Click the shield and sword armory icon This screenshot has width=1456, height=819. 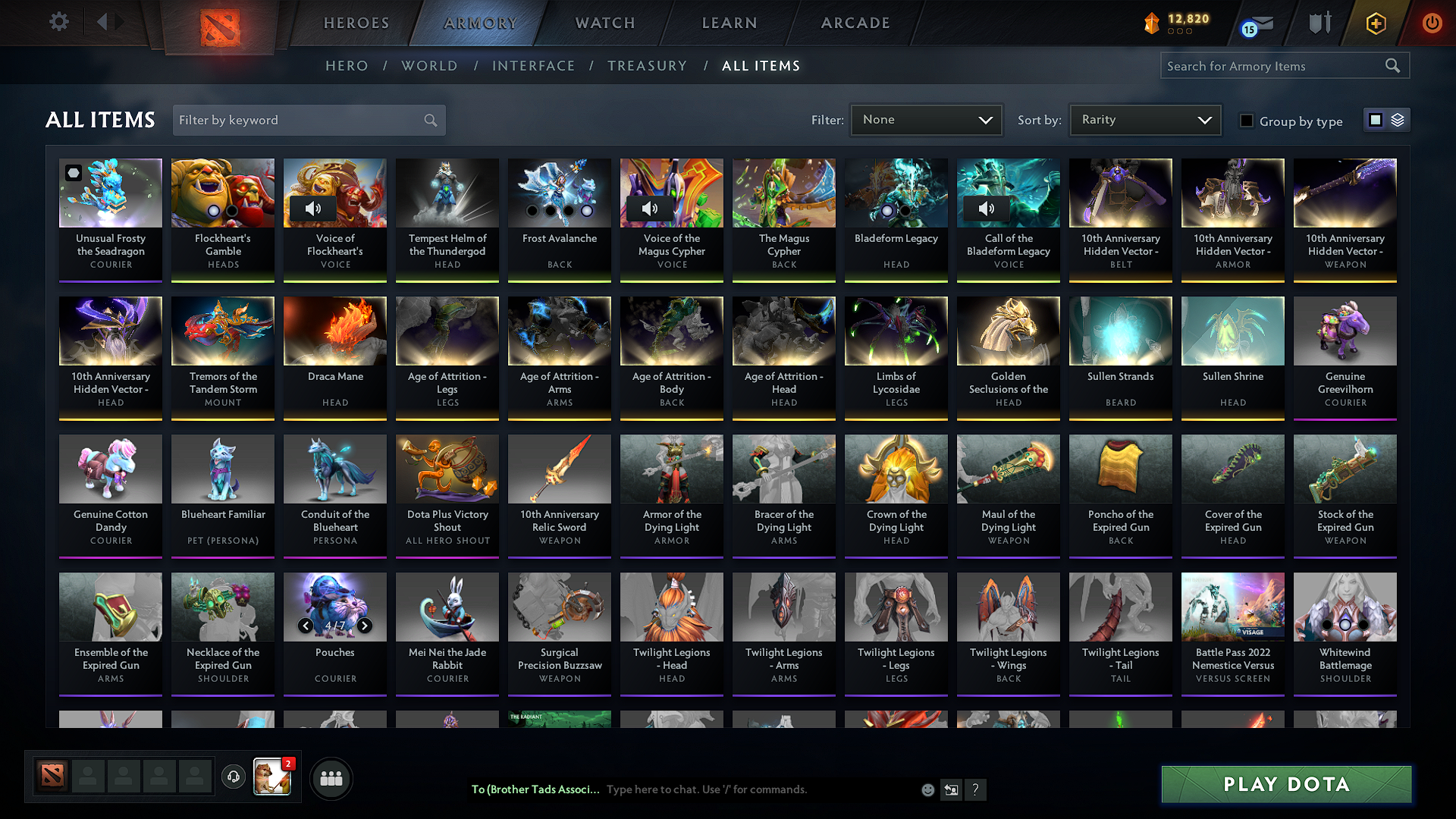pyautogui.click(x=1319, y=23)
